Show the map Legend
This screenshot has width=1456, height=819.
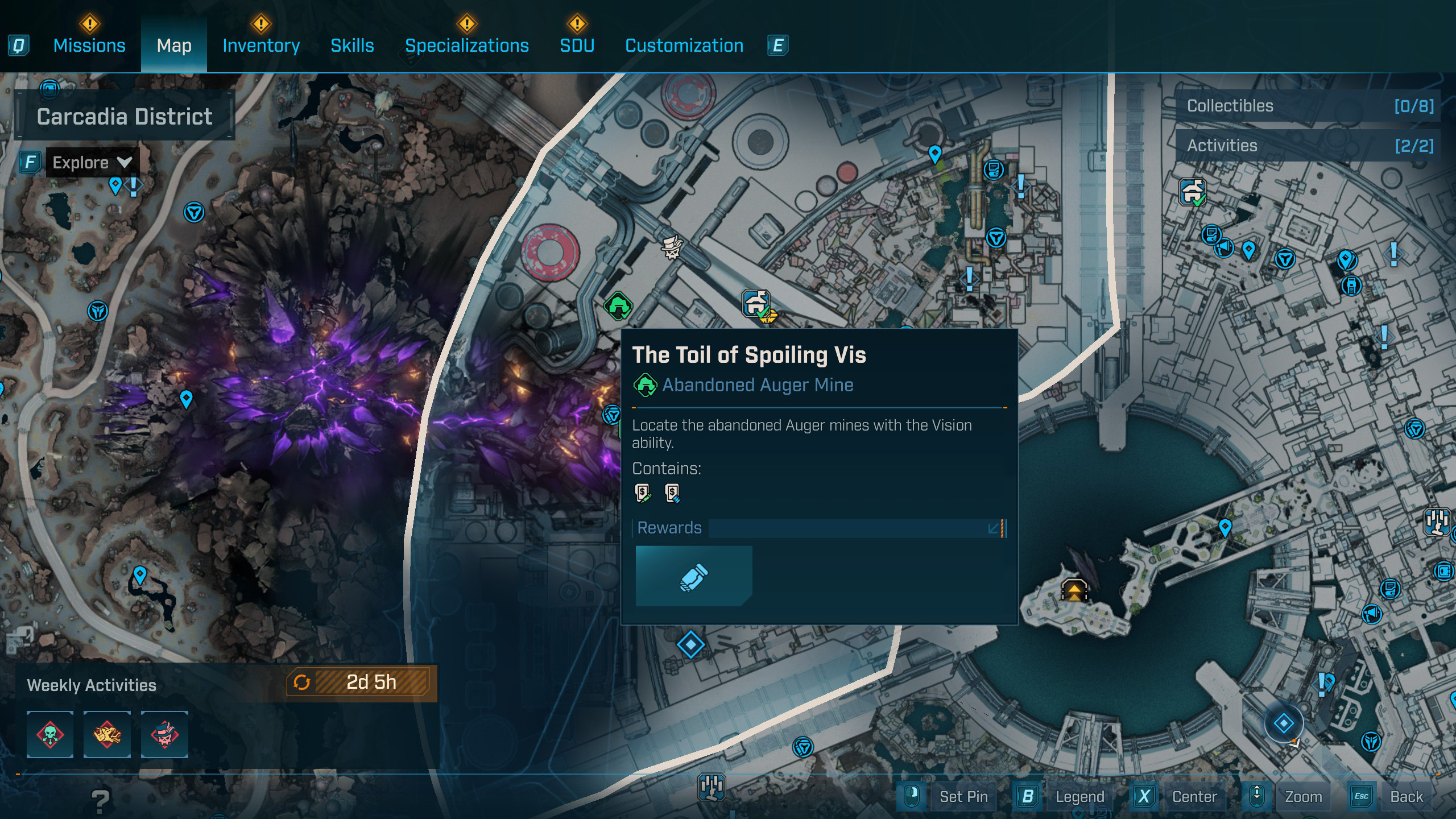(1079, 797)
